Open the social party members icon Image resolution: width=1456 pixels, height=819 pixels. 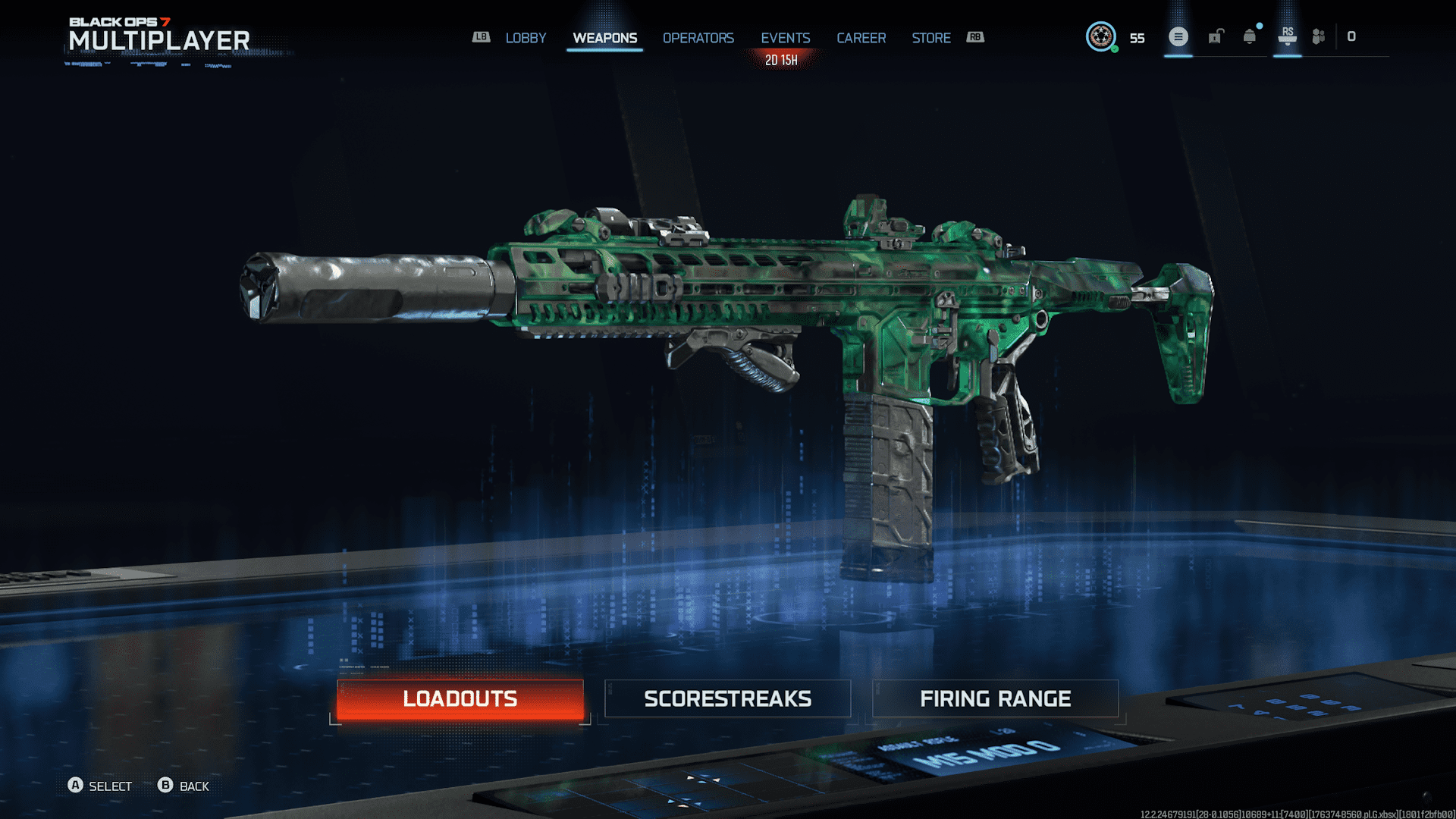click(1319, 36)
